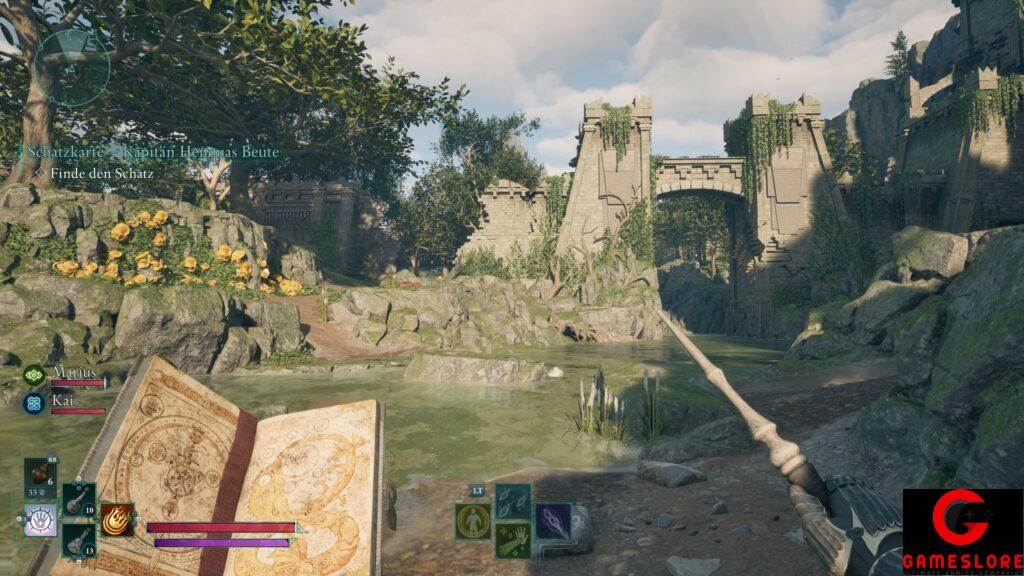This screenshot has height=576, width=1024.
Task: Use the potion flask with count 10
Action: coord(78,499)
